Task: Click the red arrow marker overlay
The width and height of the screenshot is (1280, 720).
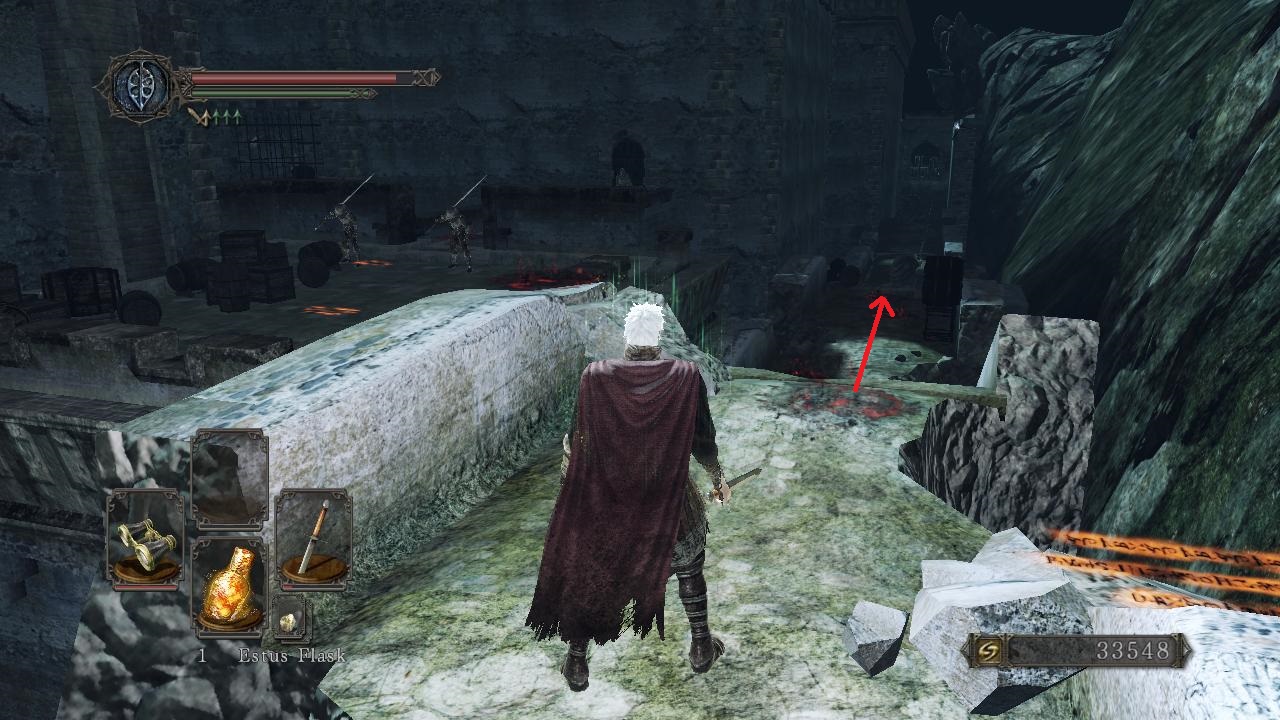Action: (x=869, y=340)
